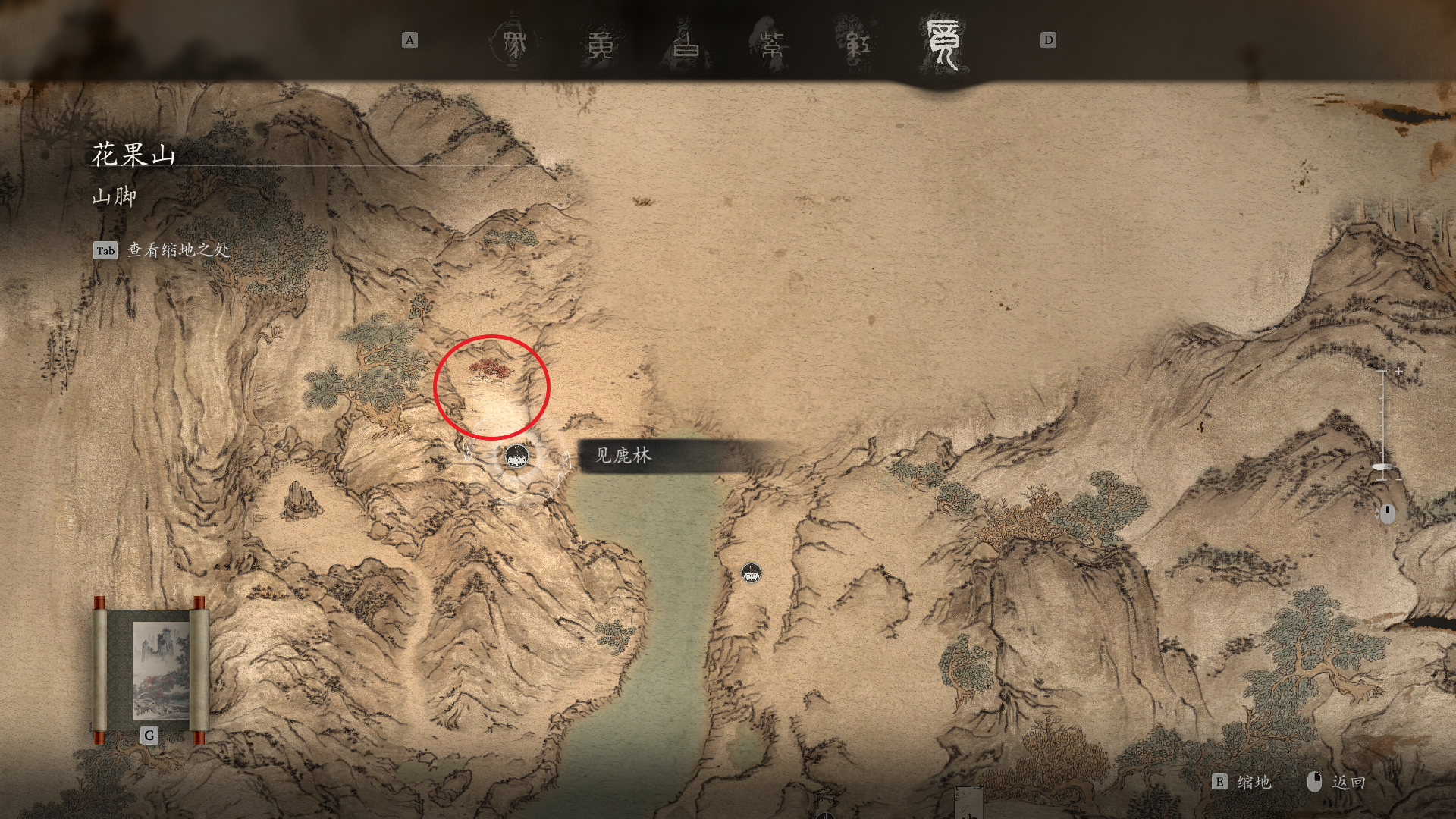The height and width of the screenshot is (819, 1456).
Task: Select the shrine marker right of the river
Action: click(751, 573)
